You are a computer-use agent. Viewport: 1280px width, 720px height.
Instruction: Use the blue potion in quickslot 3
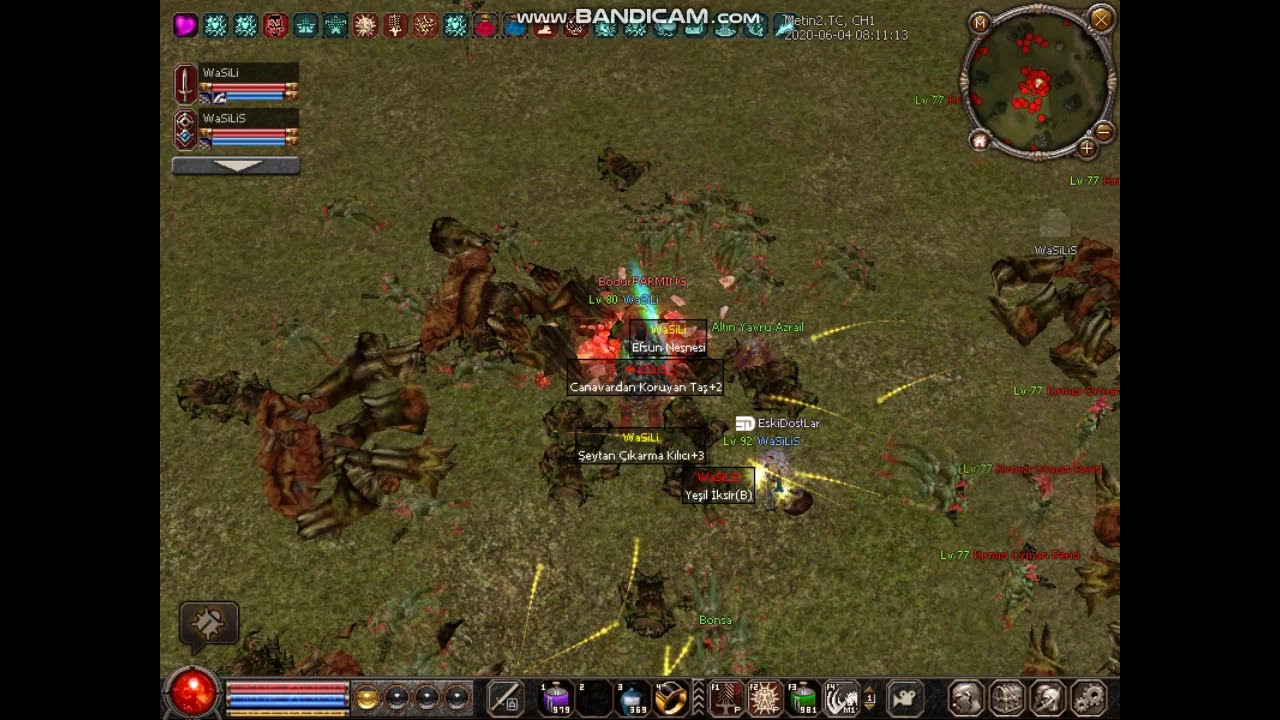coord(632,698)
